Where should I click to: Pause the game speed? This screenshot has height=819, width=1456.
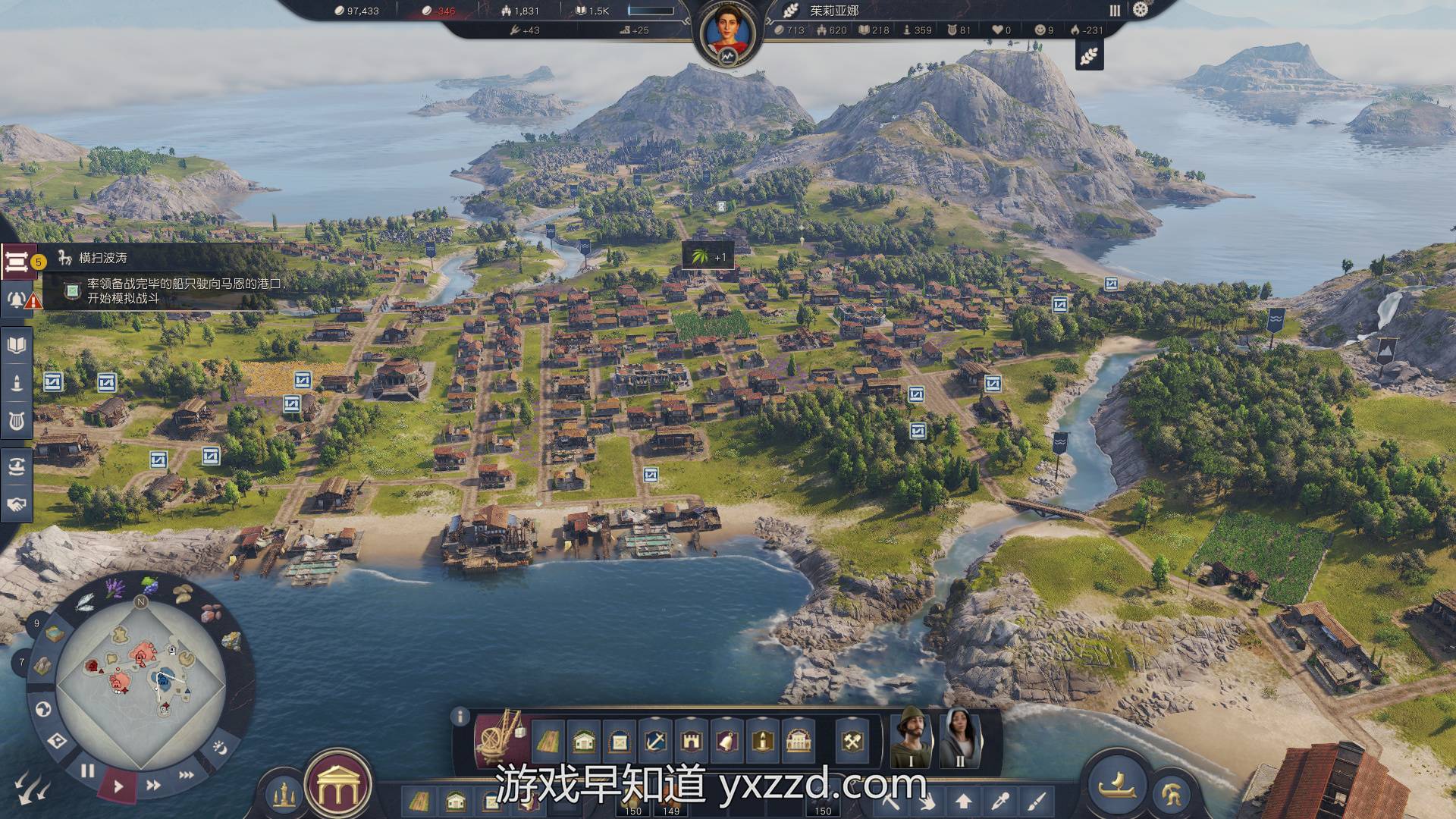88,771
